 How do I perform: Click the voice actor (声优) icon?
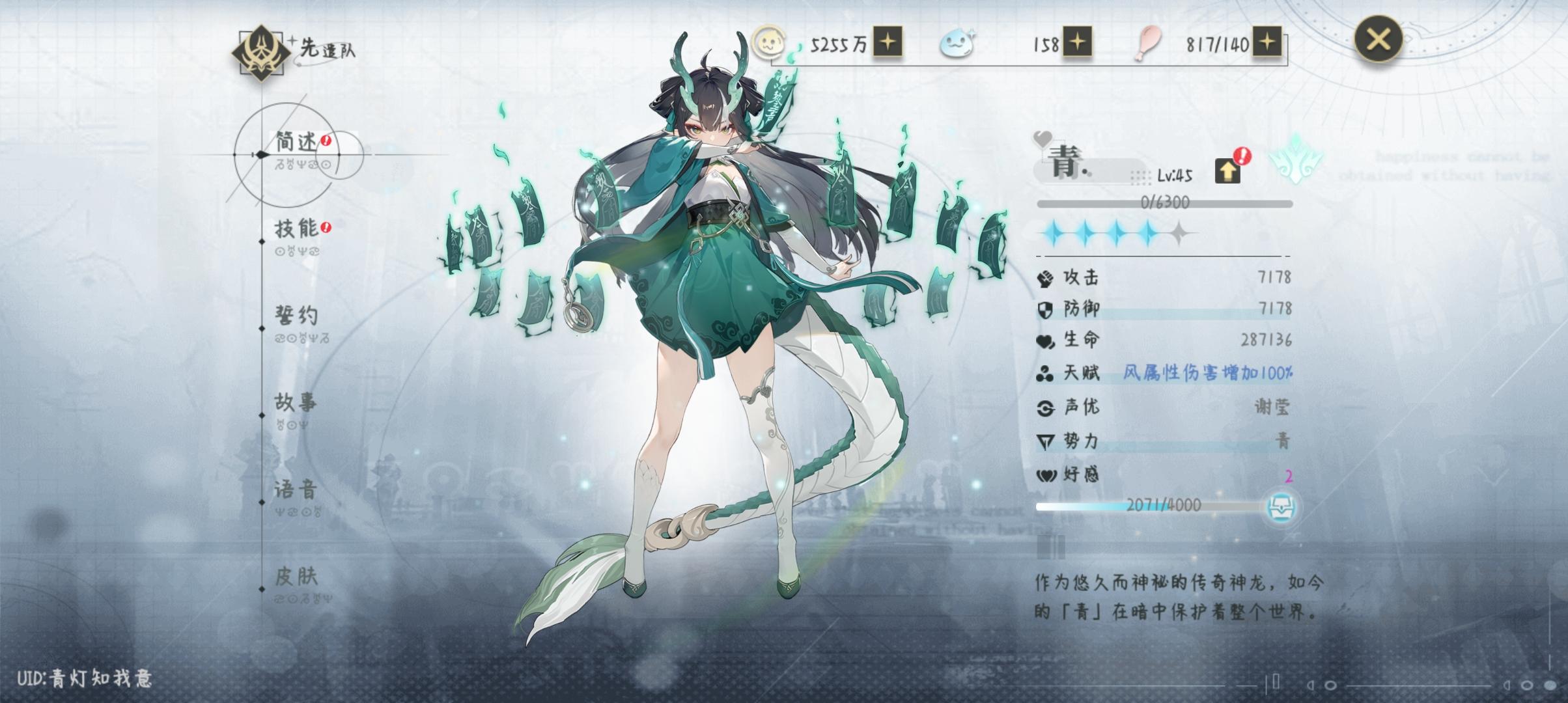click(1045, 407)
